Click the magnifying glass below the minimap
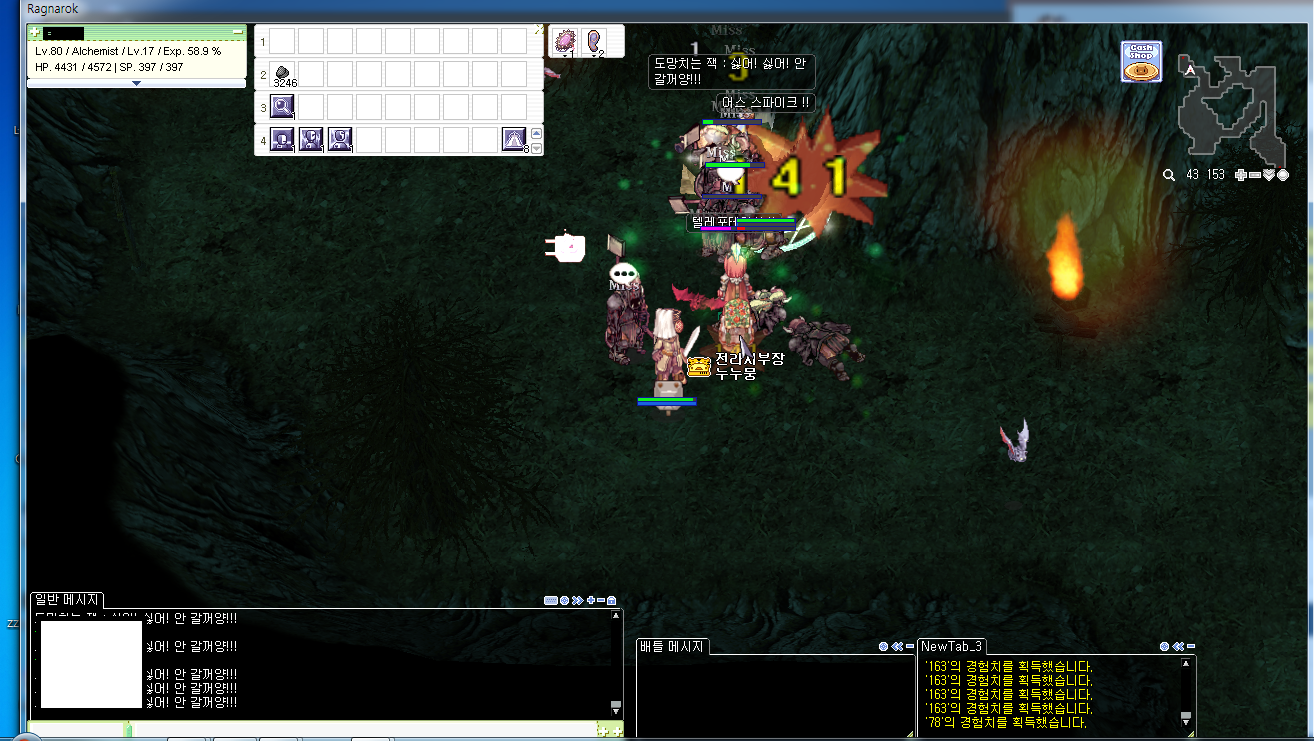Viewport: 1314px width, 741px height. coord(1168,175)
